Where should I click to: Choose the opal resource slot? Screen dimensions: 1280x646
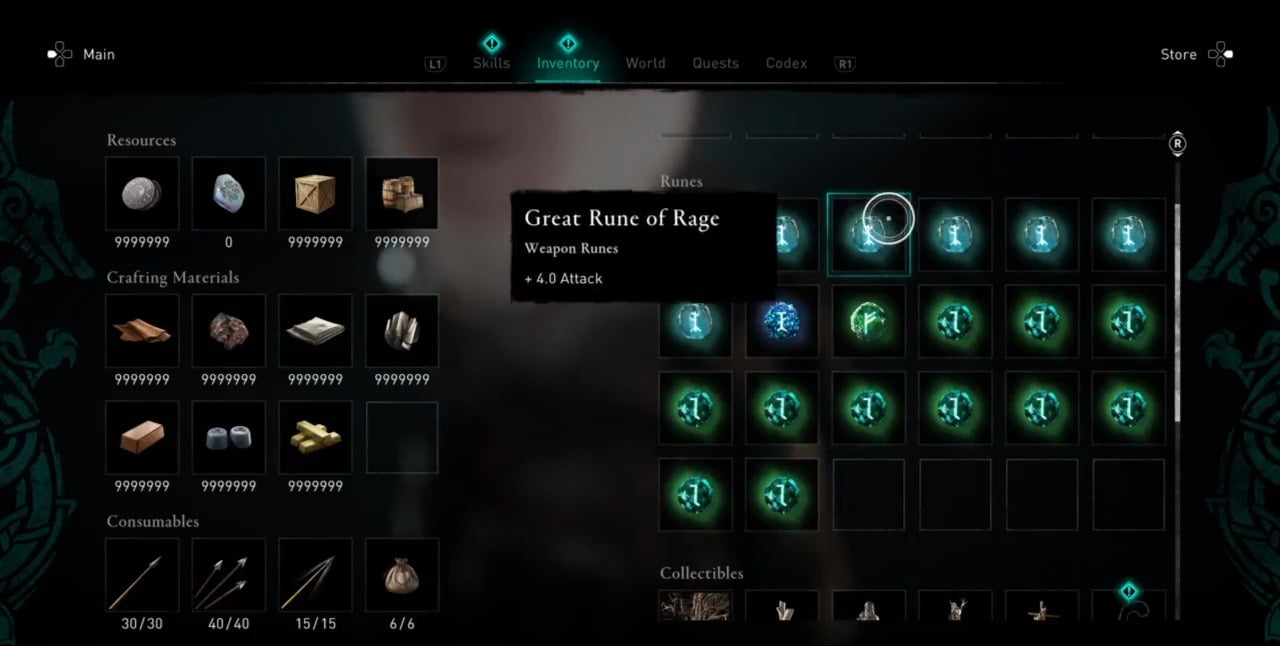coord(229,193)
